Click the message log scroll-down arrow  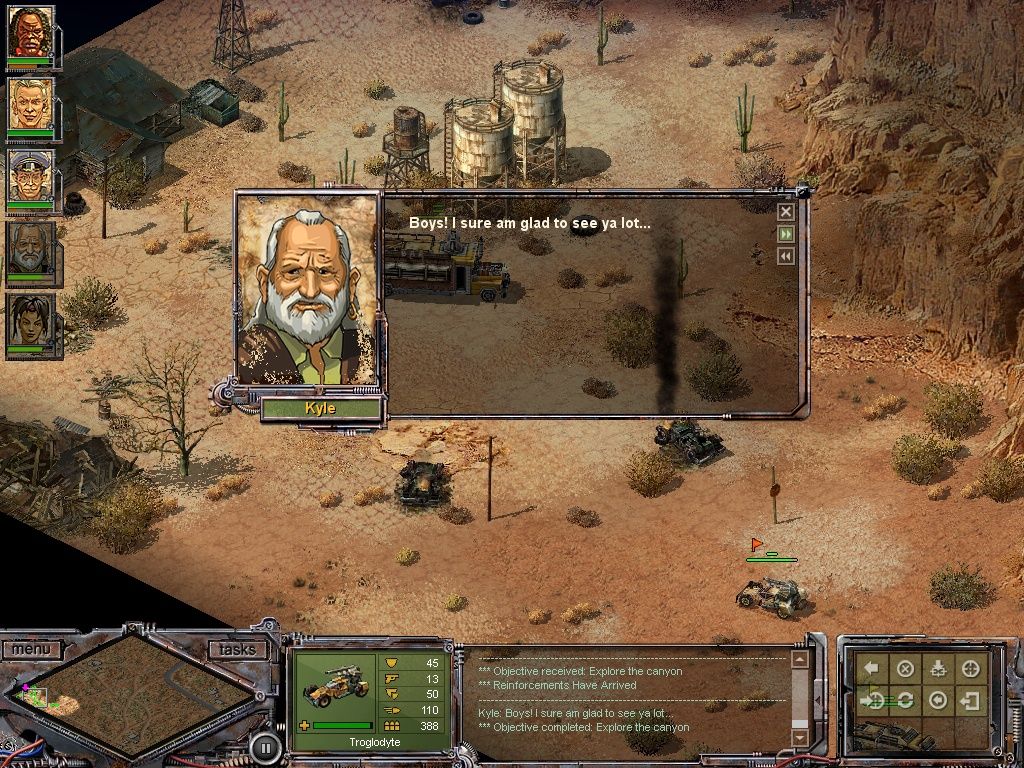(799, 738)
